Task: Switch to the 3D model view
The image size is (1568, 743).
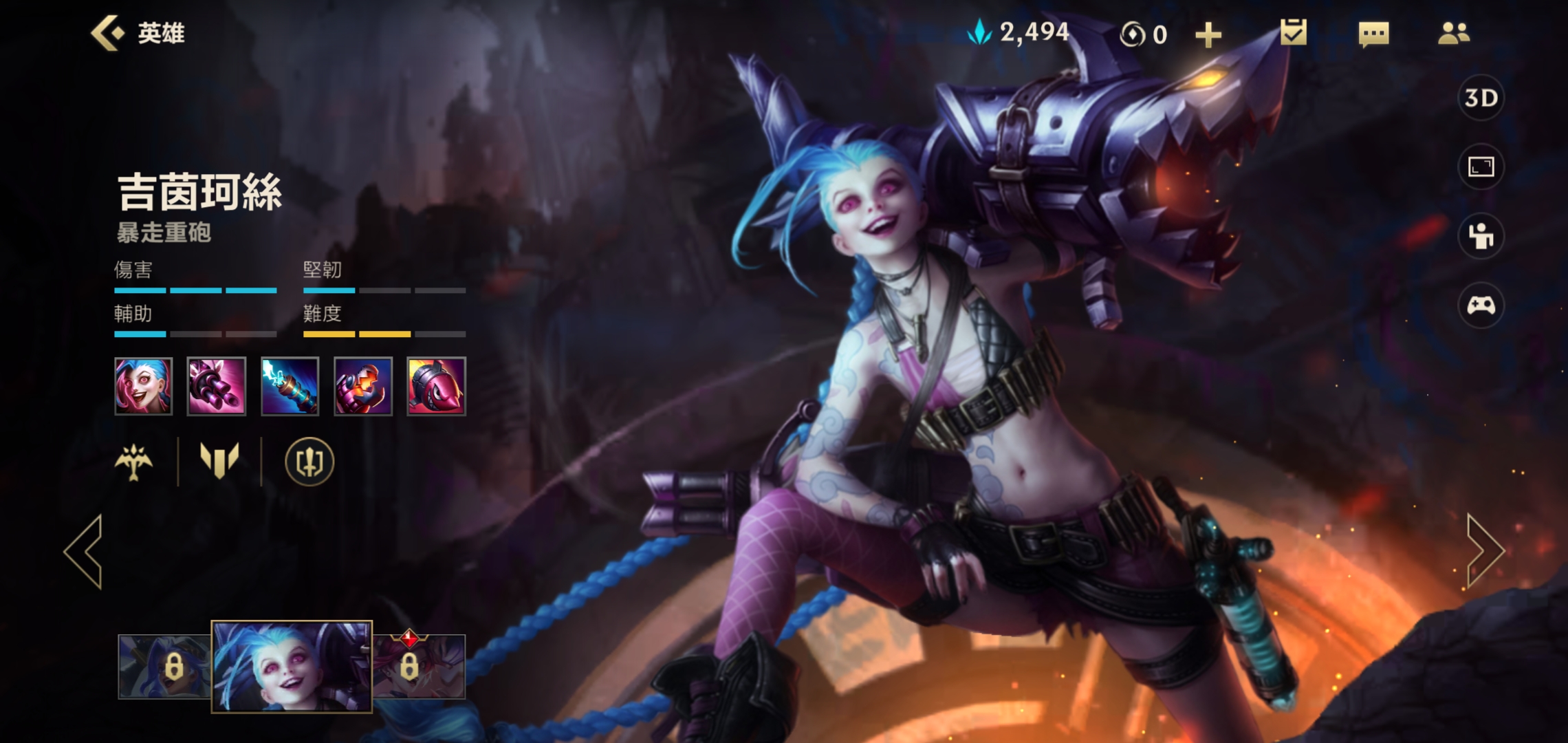Action: [x=1481, y=98]
